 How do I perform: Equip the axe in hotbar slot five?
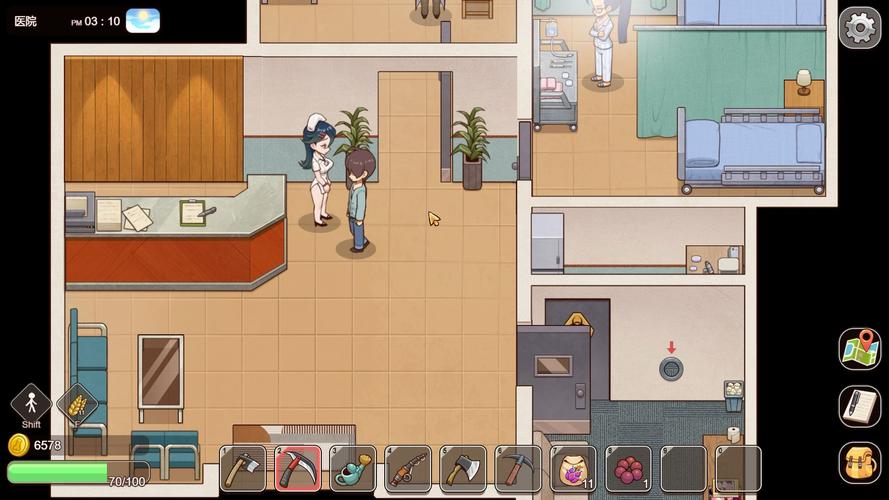(463, 468)
